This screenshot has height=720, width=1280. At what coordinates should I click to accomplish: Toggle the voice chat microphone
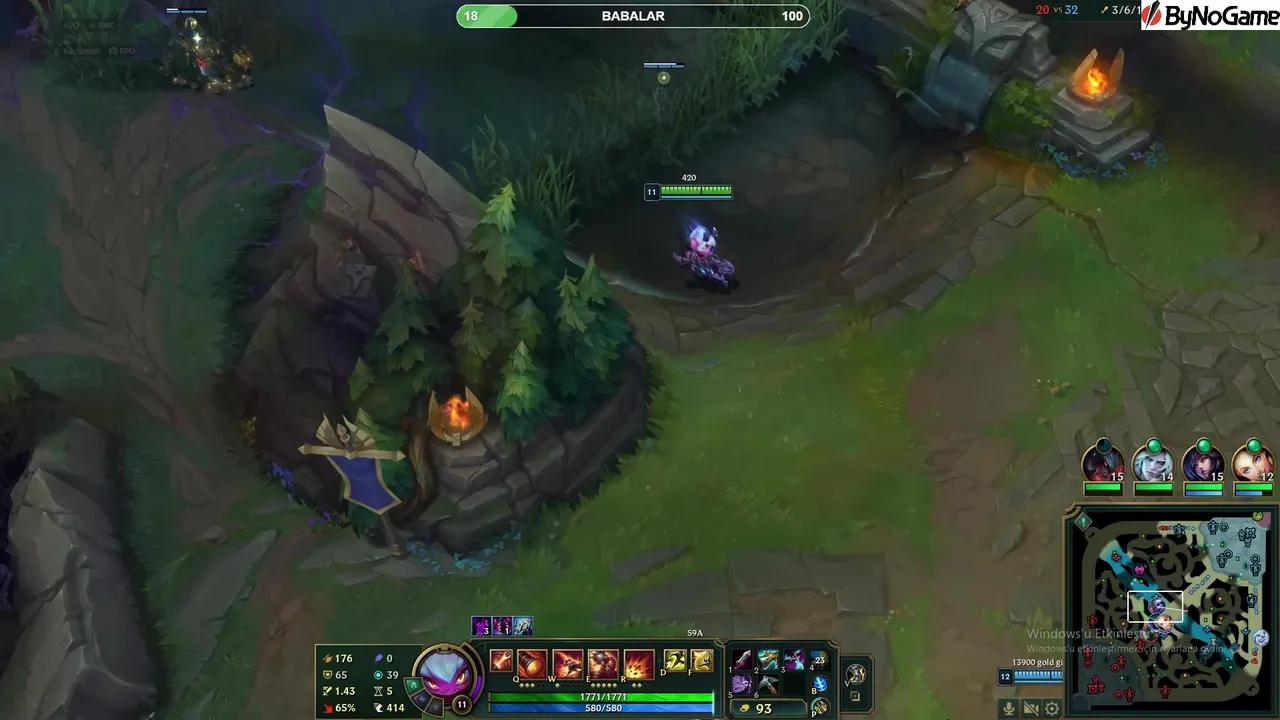(1008, 707)
